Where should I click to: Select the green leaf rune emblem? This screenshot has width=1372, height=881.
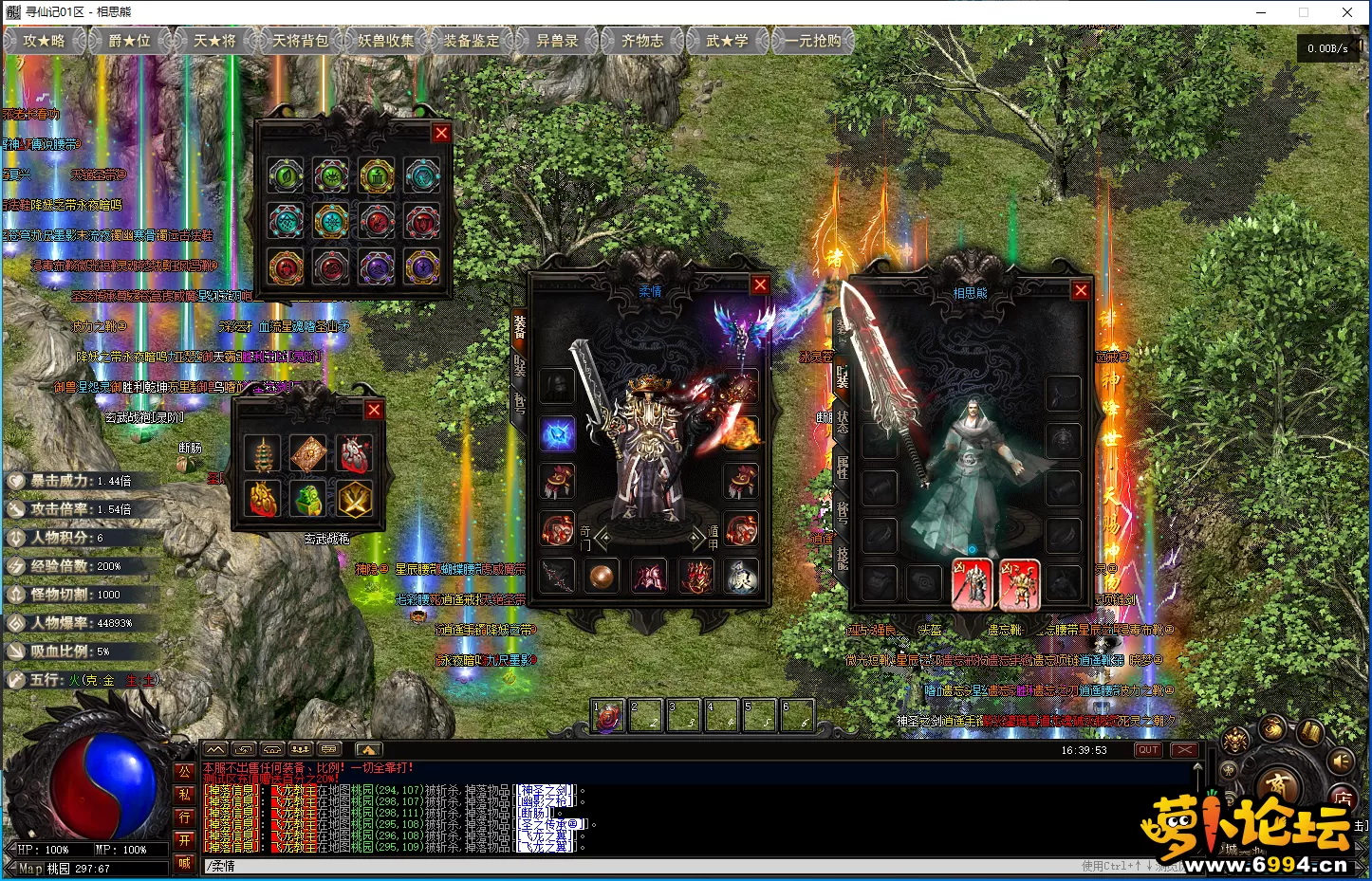285,175
